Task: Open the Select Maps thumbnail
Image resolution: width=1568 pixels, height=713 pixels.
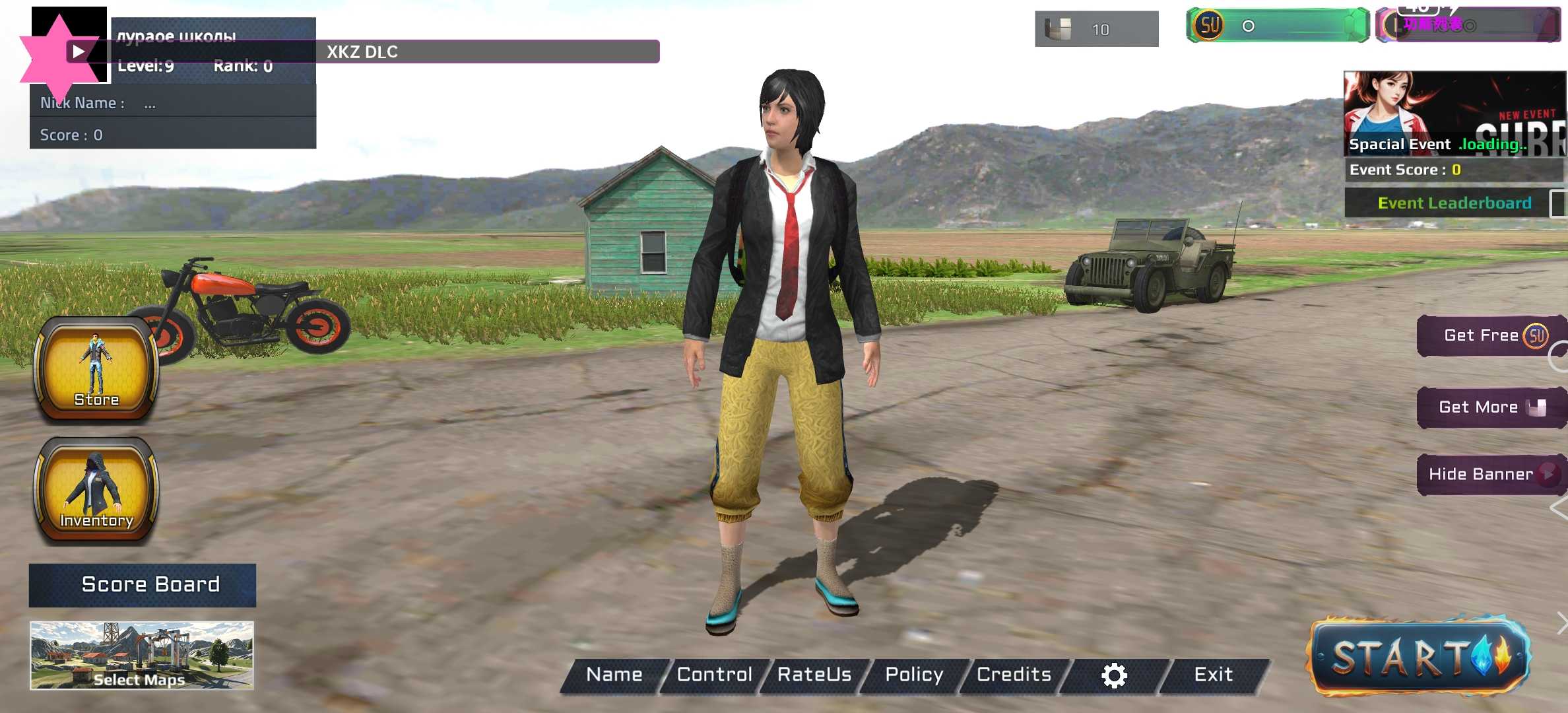Action: [x=142, y=655]
